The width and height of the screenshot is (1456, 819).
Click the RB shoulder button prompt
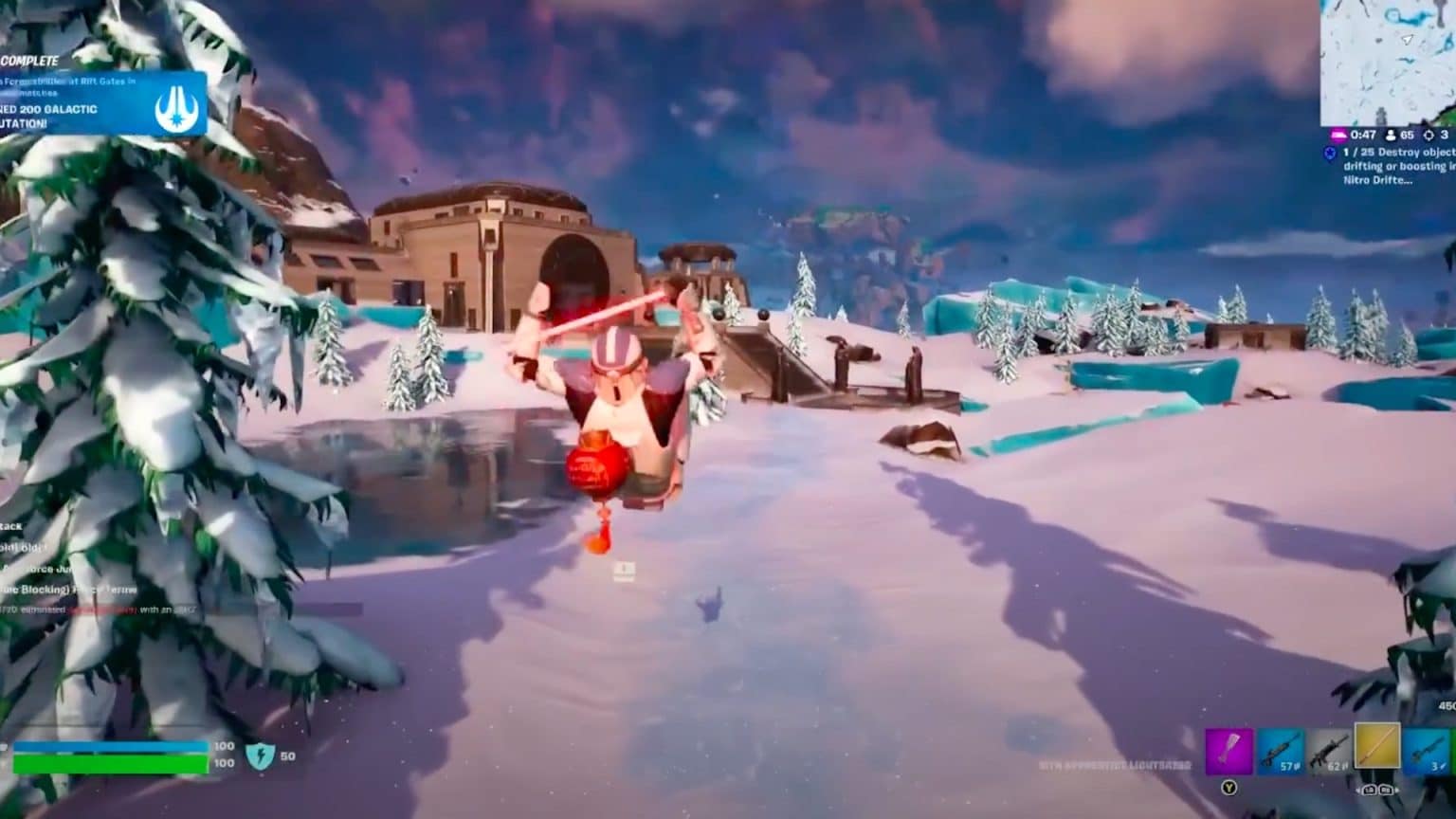click(1385, 791)
